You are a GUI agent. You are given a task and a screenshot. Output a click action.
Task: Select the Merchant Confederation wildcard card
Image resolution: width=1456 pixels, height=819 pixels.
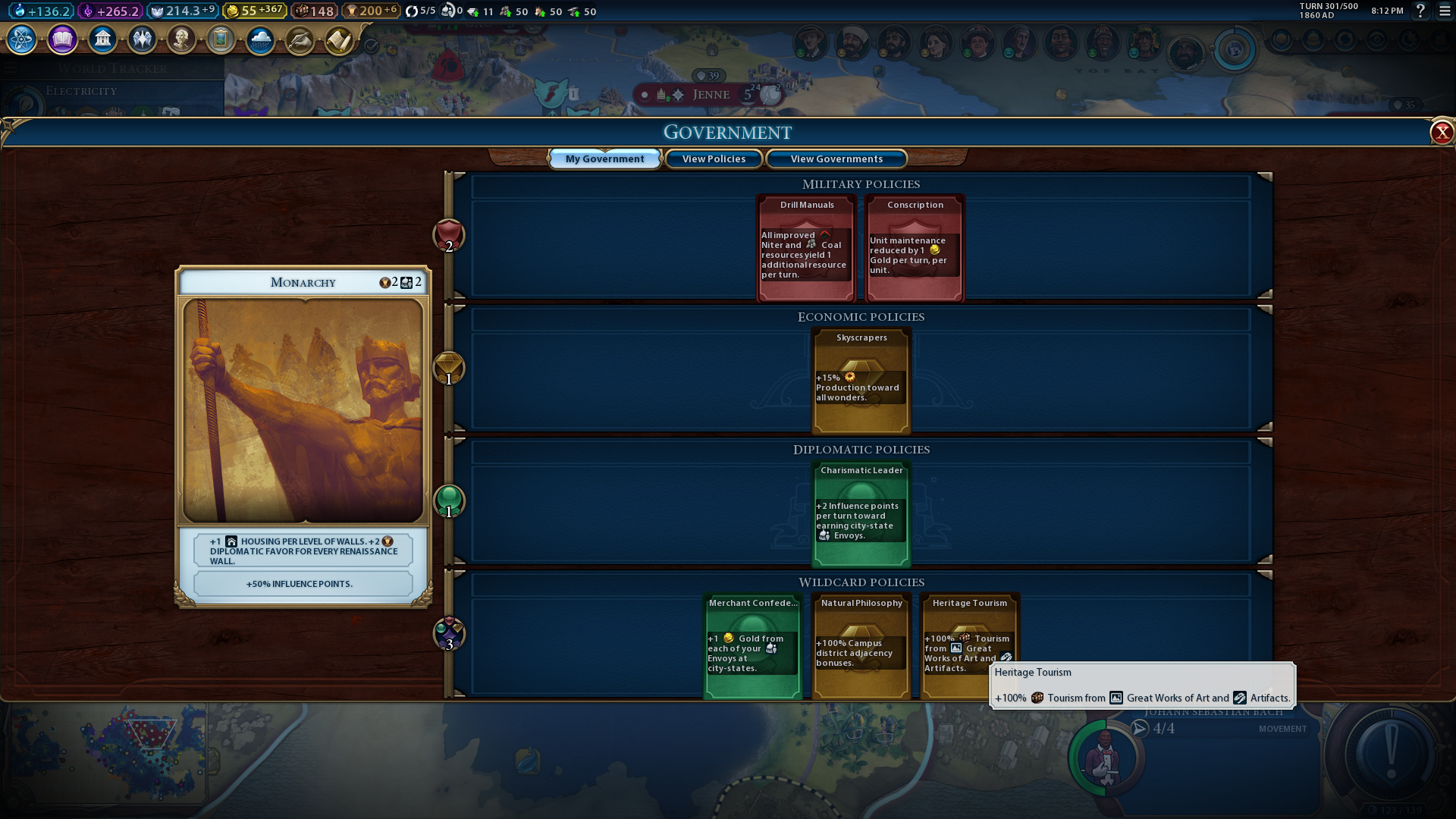pos(752,645)
